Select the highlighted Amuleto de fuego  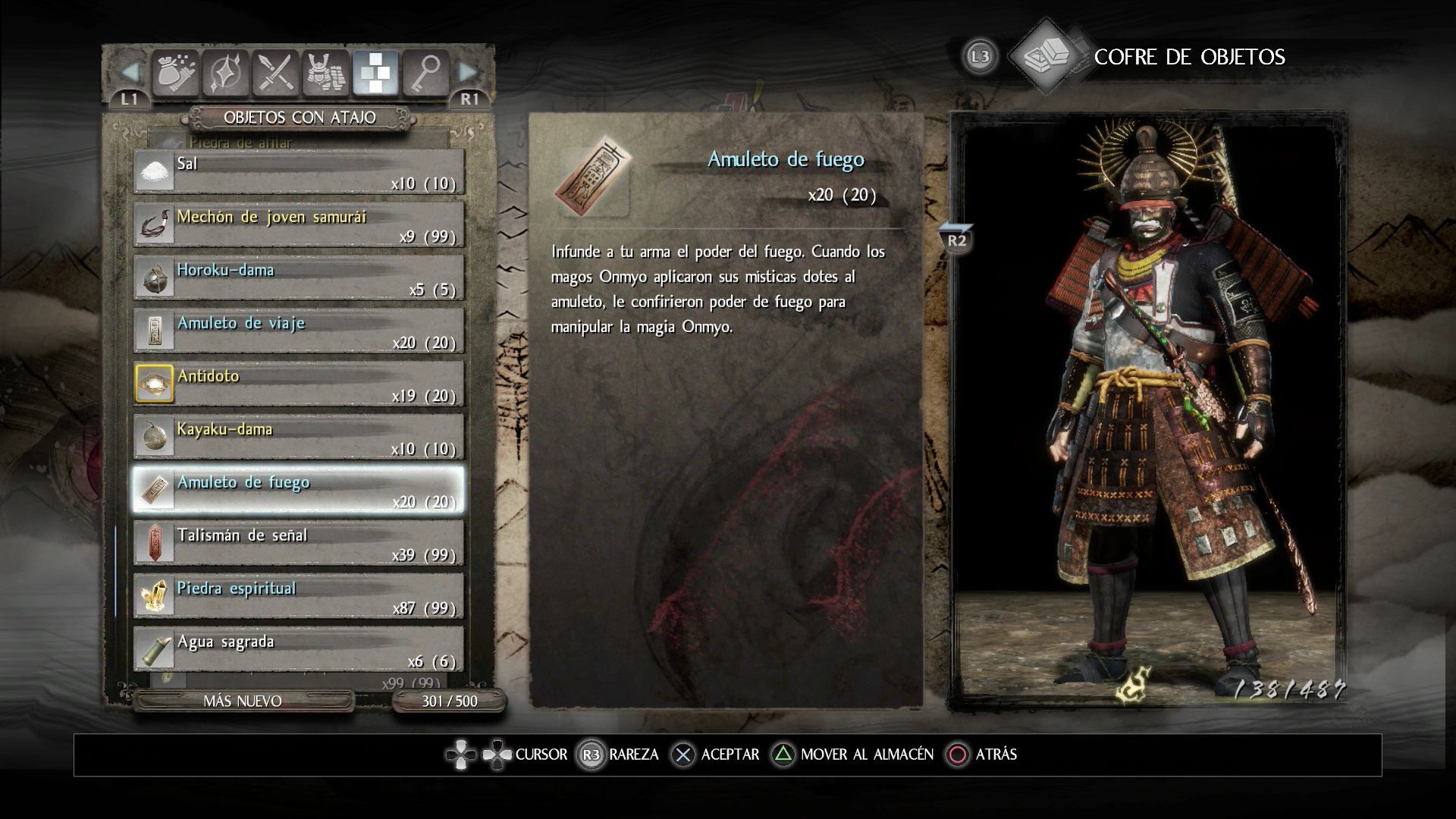point(299,490)
